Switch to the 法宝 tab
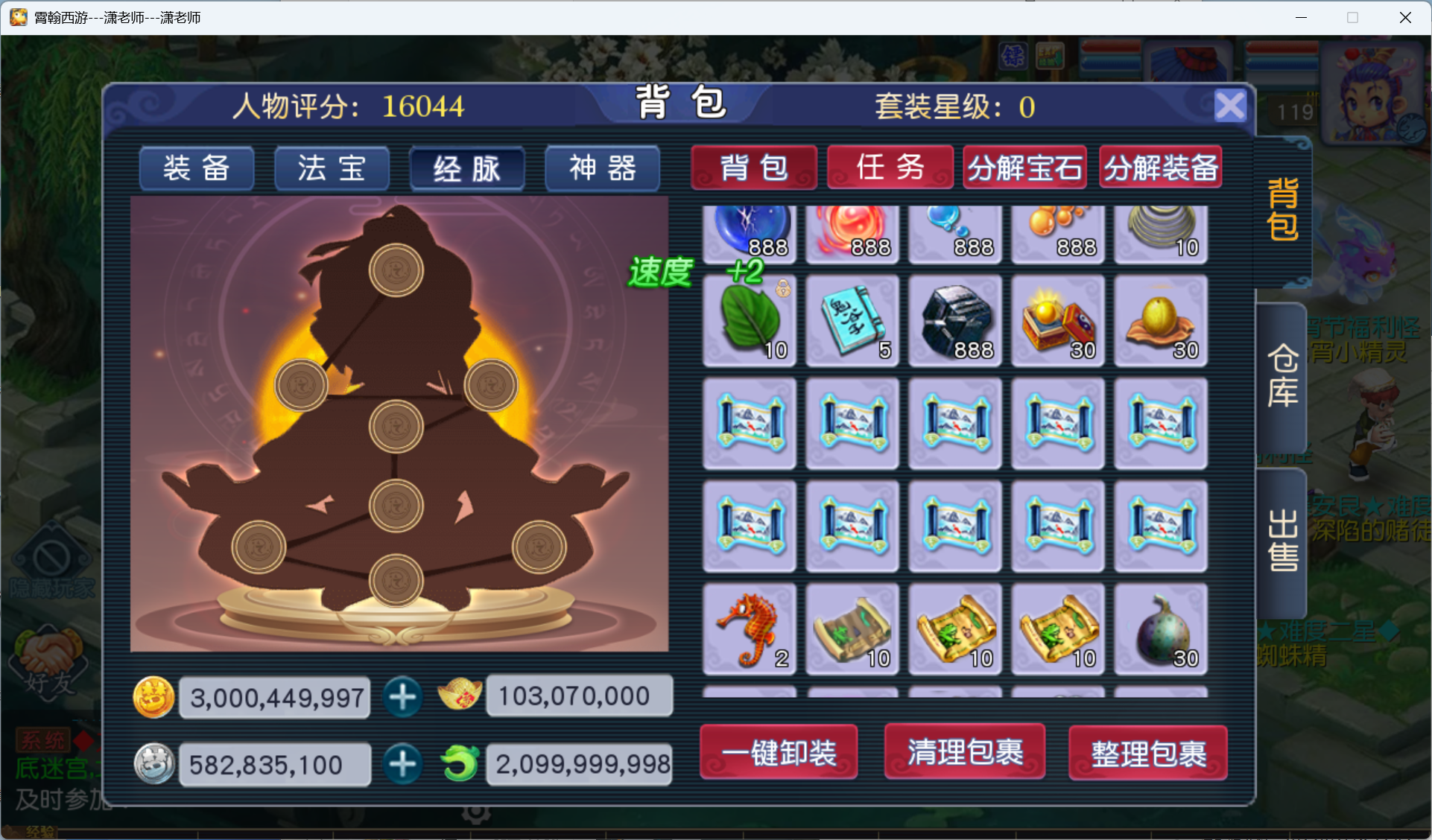Image resolution: width=1432 pixels, height=840 pixels. [332, 168]
